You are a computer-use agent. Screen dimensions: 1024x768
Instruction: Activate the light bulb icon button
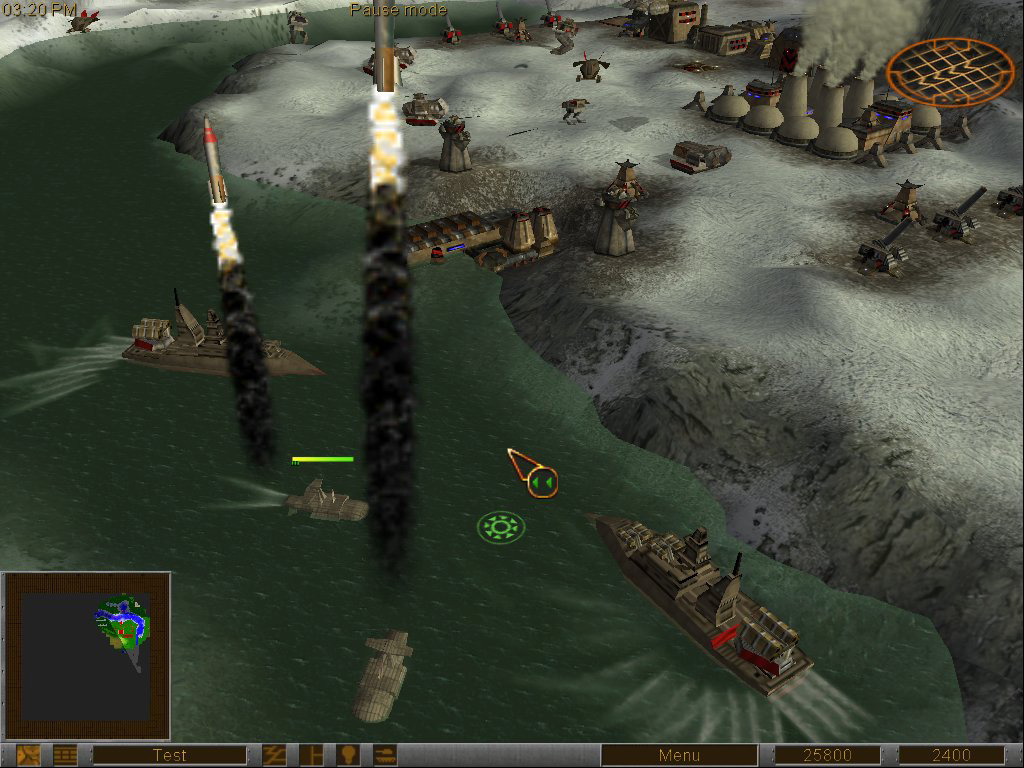click(x=348, y=755)
